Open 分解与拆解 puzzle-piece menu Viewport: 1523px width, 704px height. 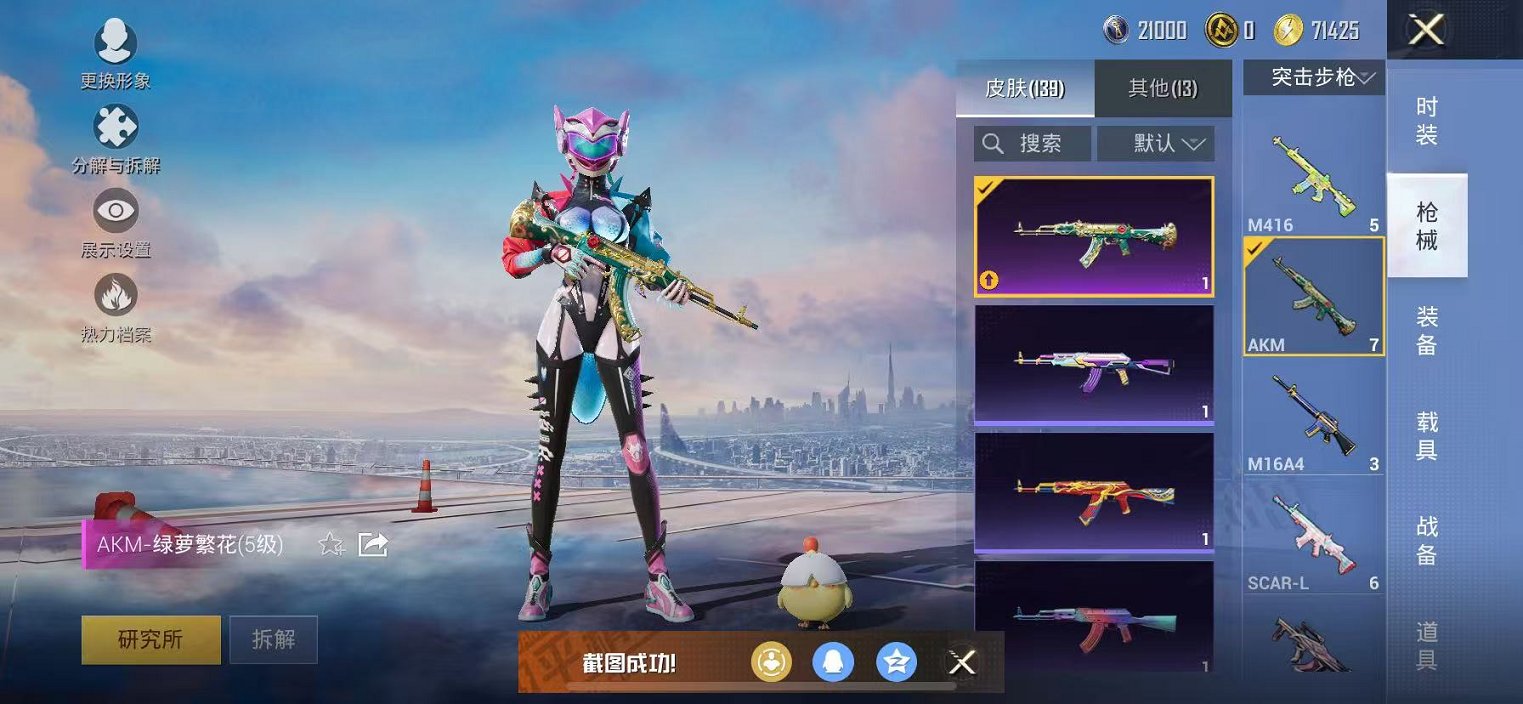click(x=116, y=128)
